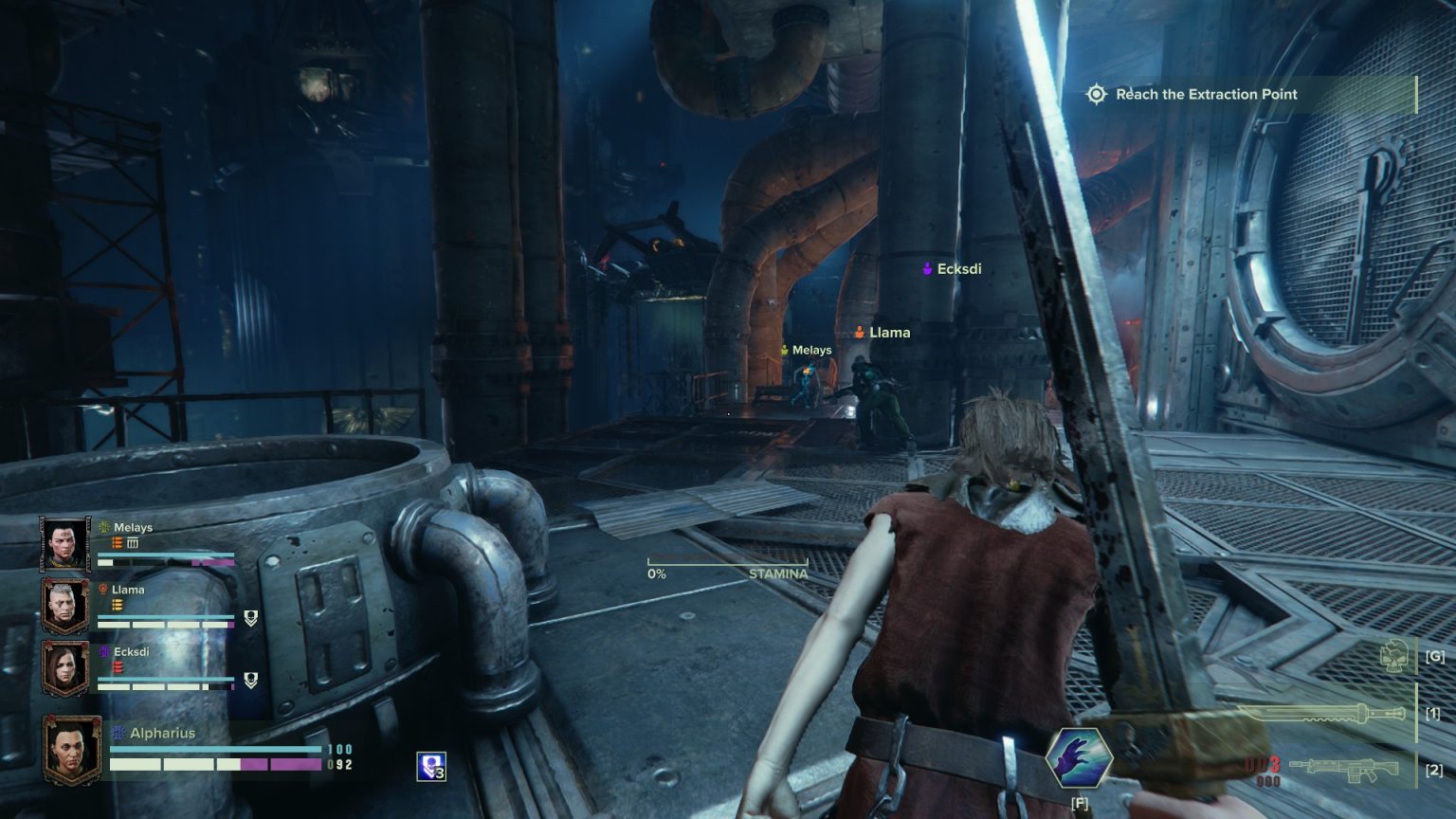Click the Melays teammate nameplate

(x=806, y=351)
